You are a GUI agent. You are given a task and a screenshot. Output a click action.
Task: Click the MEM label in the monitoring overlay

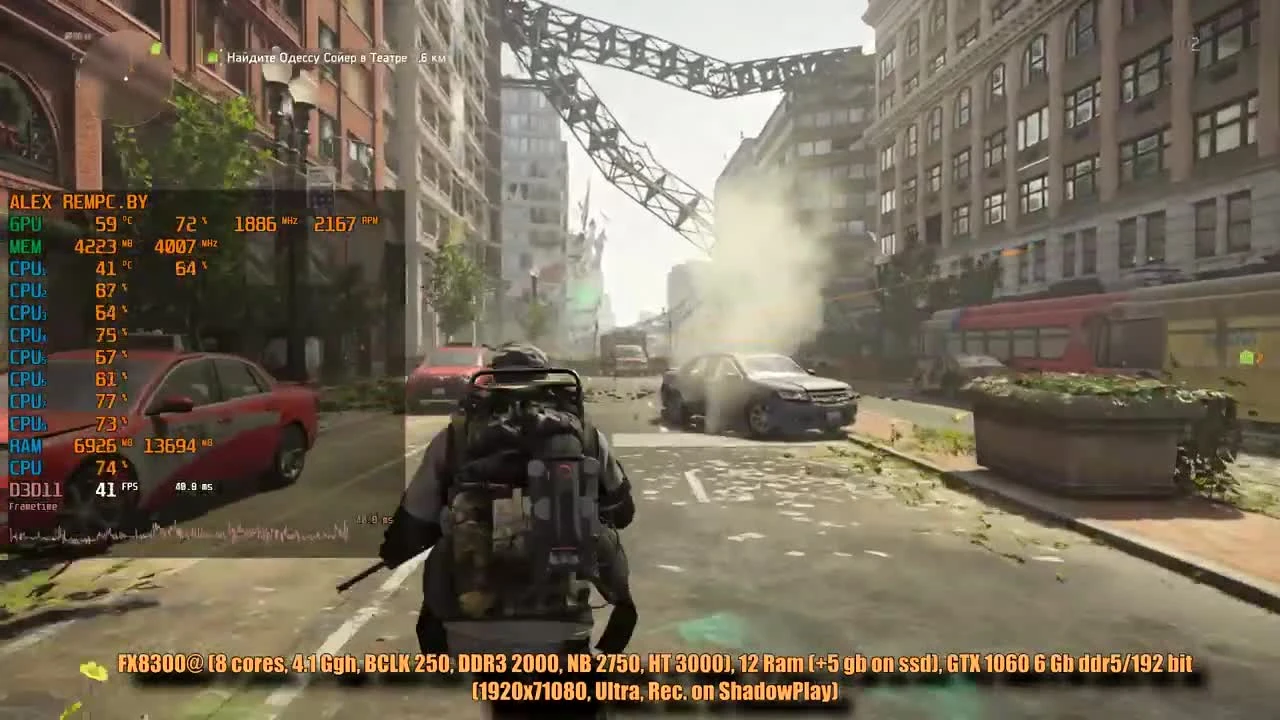[x=24, y=246]
